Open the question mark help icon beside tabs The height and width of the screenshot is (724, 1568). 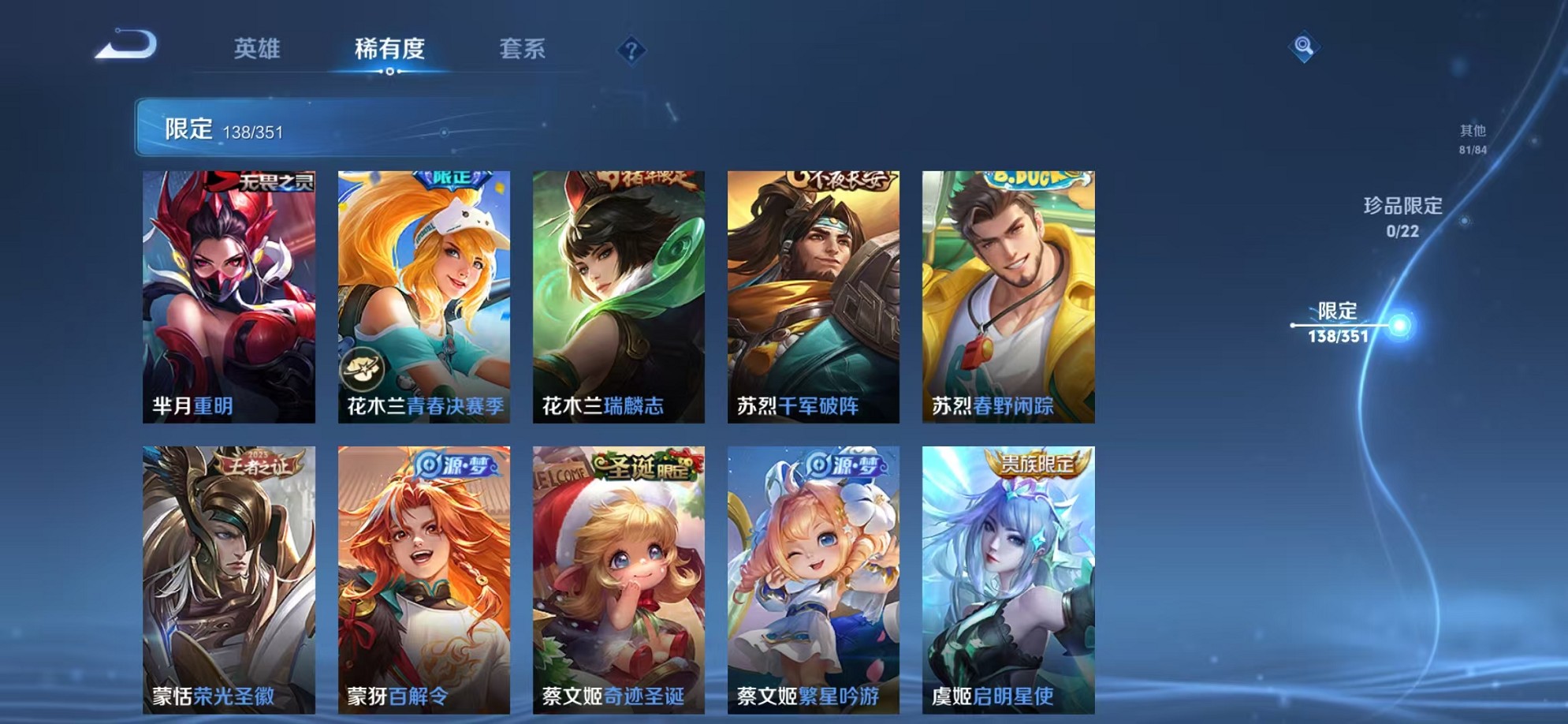631,50
